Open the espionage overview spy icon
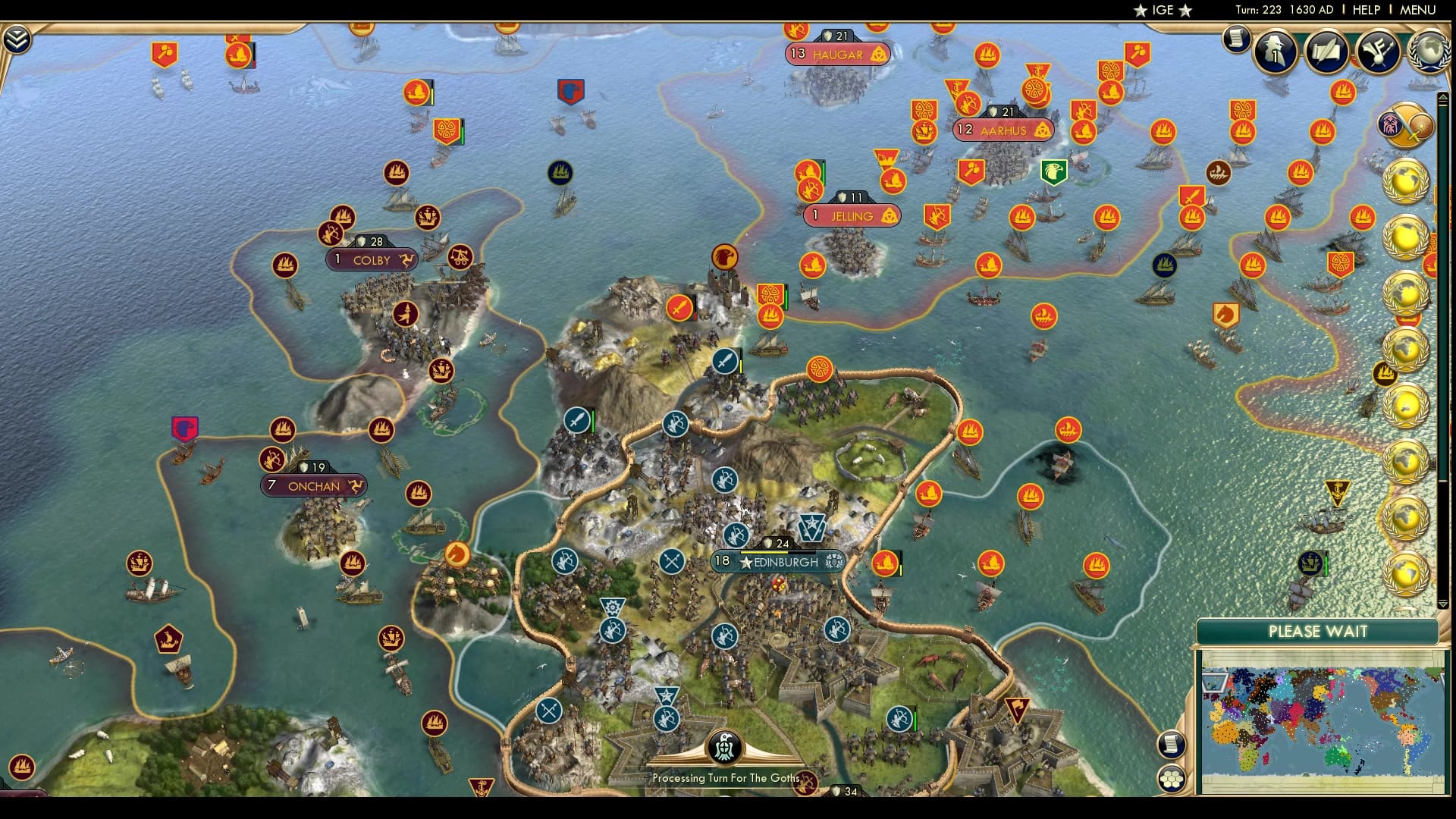The image size is (1456, 819). pyautogui.click(x=1273, y=49)
